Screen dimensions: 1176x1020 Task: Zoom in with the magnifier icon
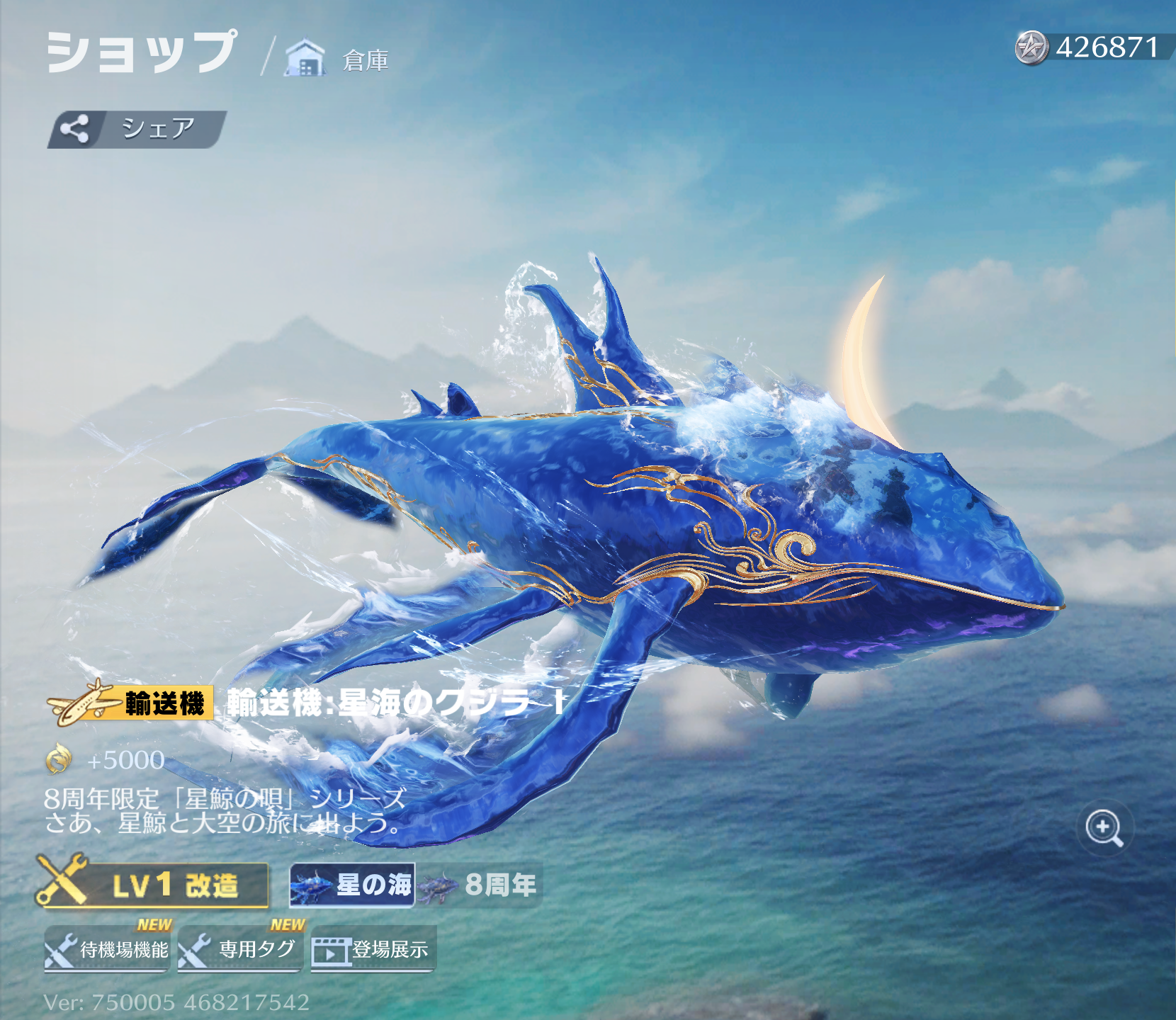point(1104,827)
